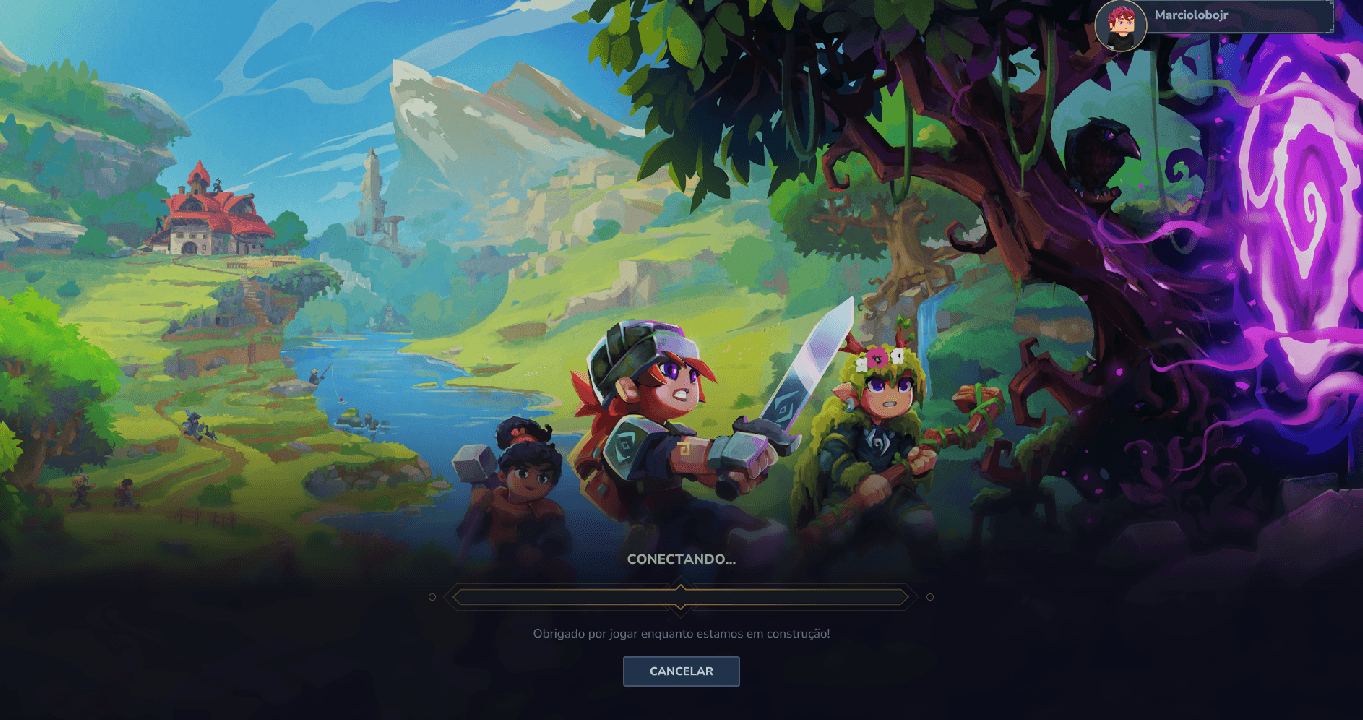Screen dimensions: 1363x720
Task: Cancel the connection with the Cancelar button
Action: click(x=681, y=671)
